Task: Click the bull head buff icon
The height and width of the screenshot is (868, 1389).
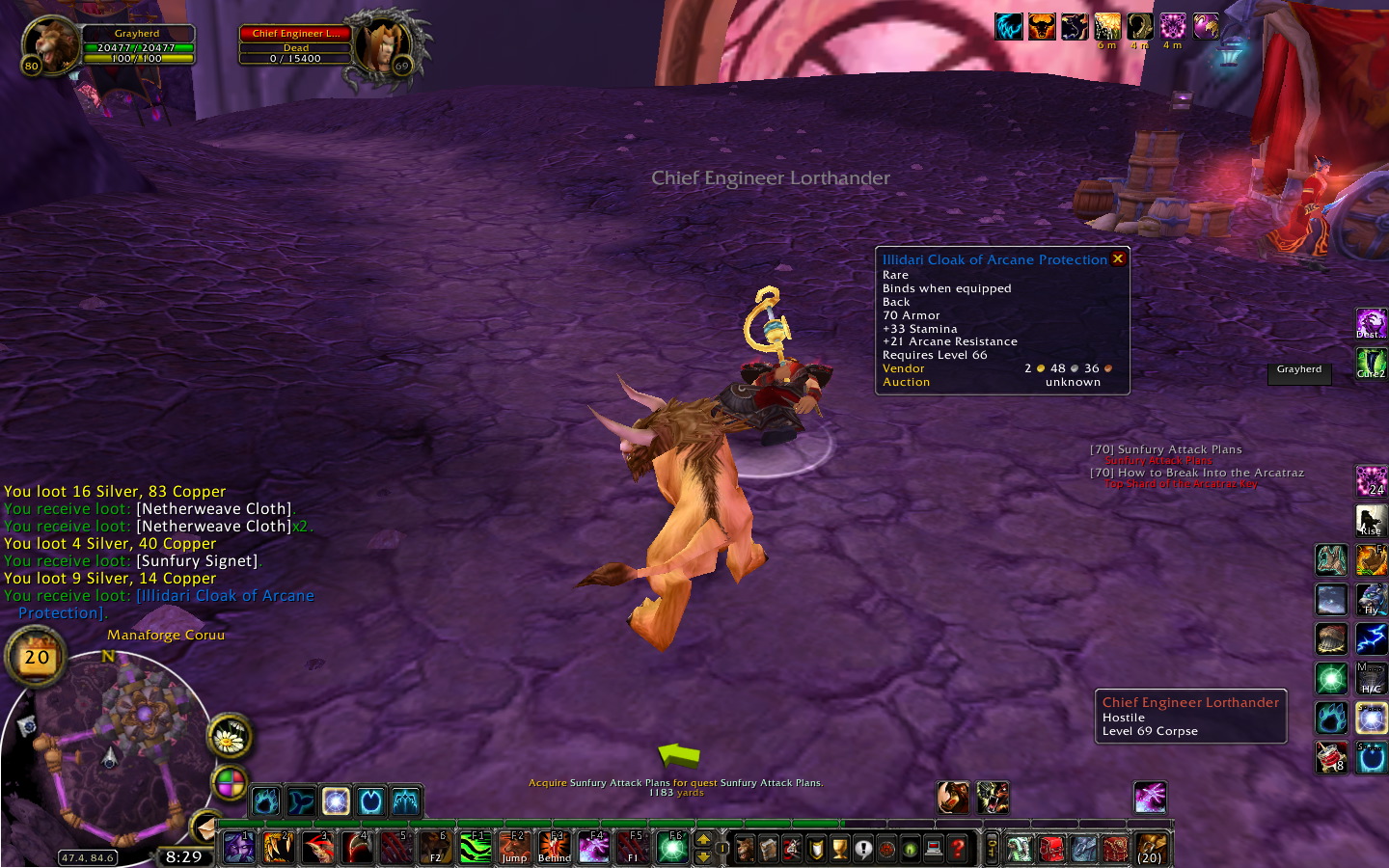Action: click(x=1042, y=26)
